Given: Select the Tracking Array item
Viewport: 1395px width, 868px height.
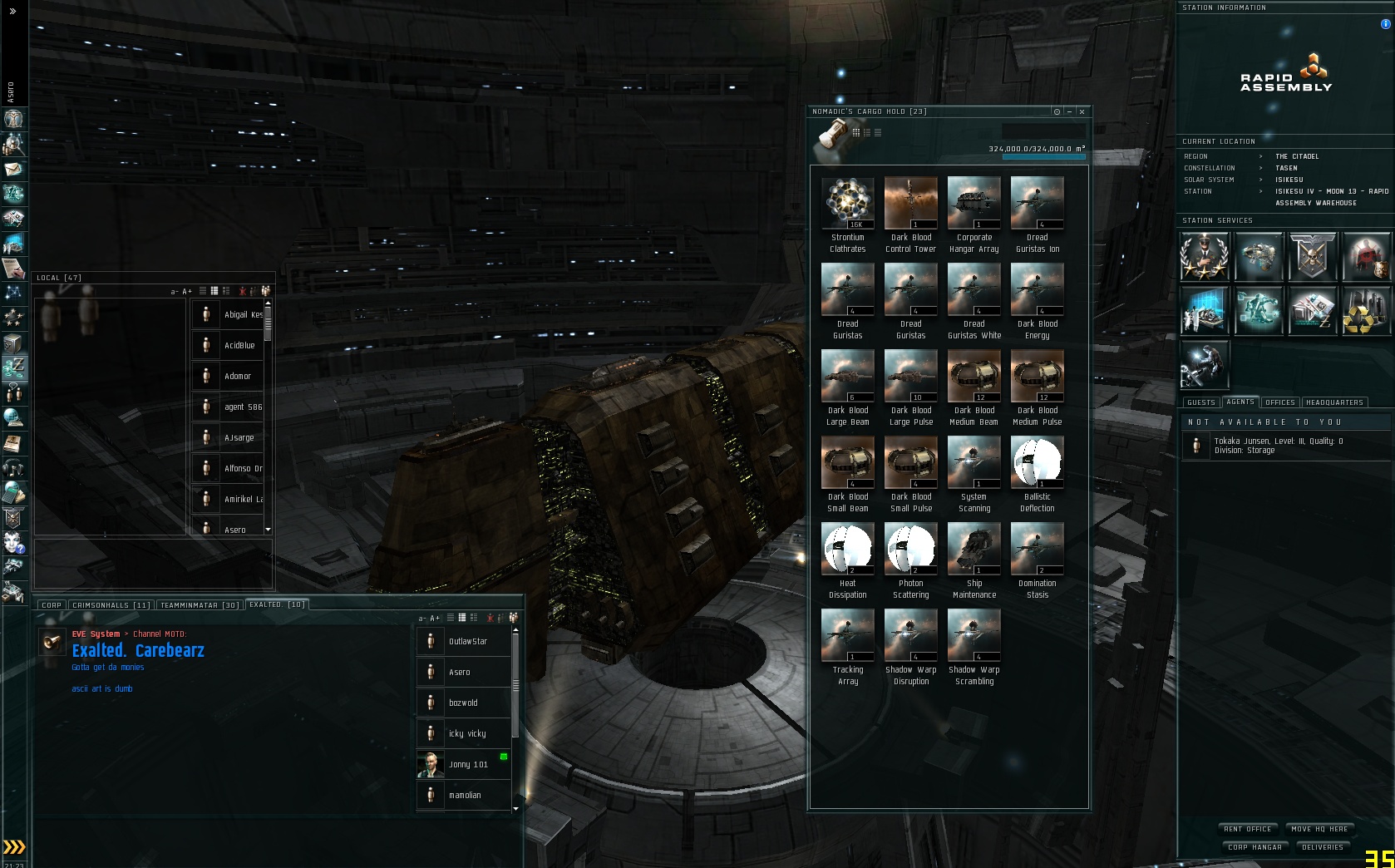Looking at the screenshot, I should (x=847, y=636).
